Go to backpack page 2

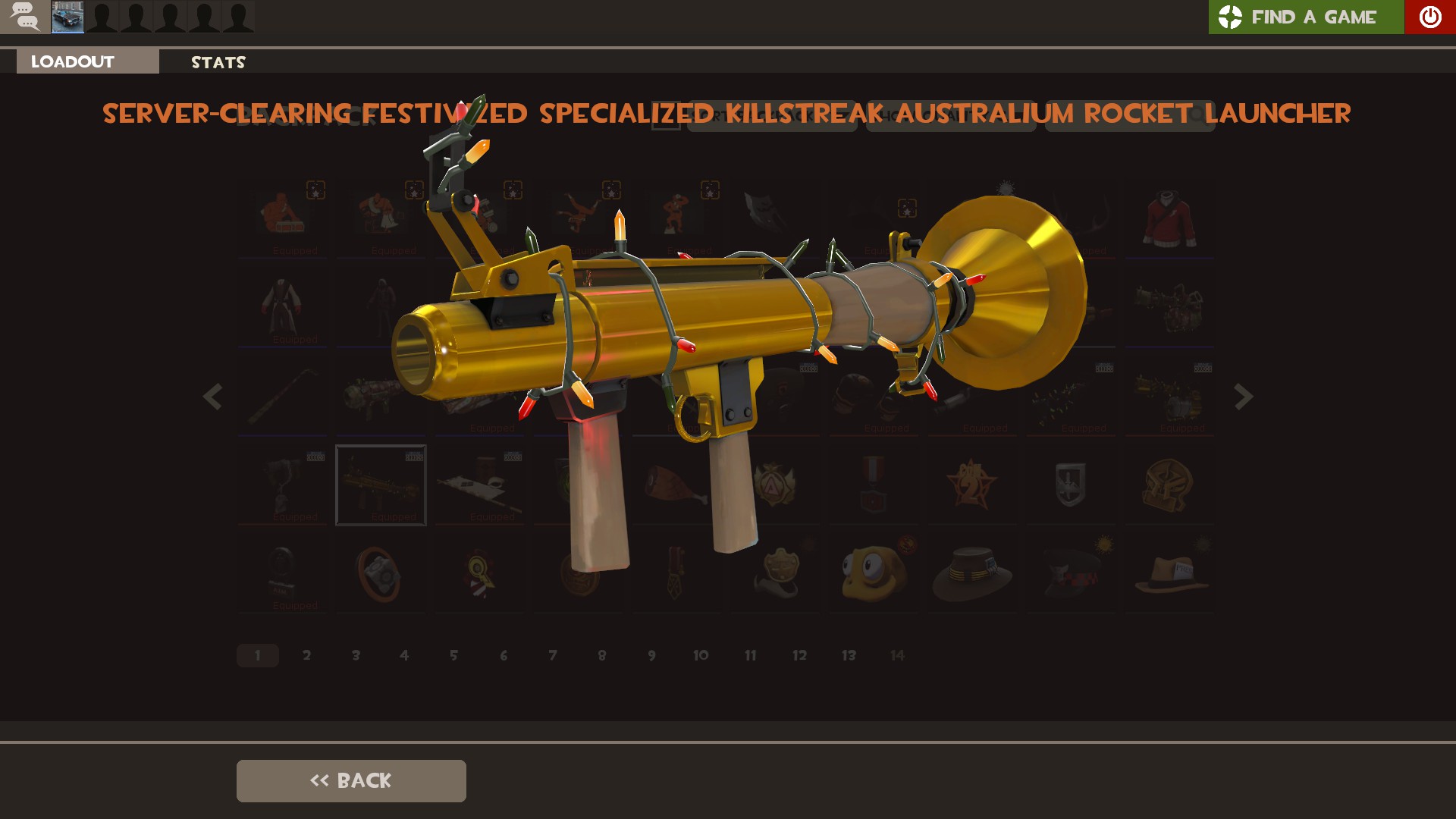(x=306, y=655)
